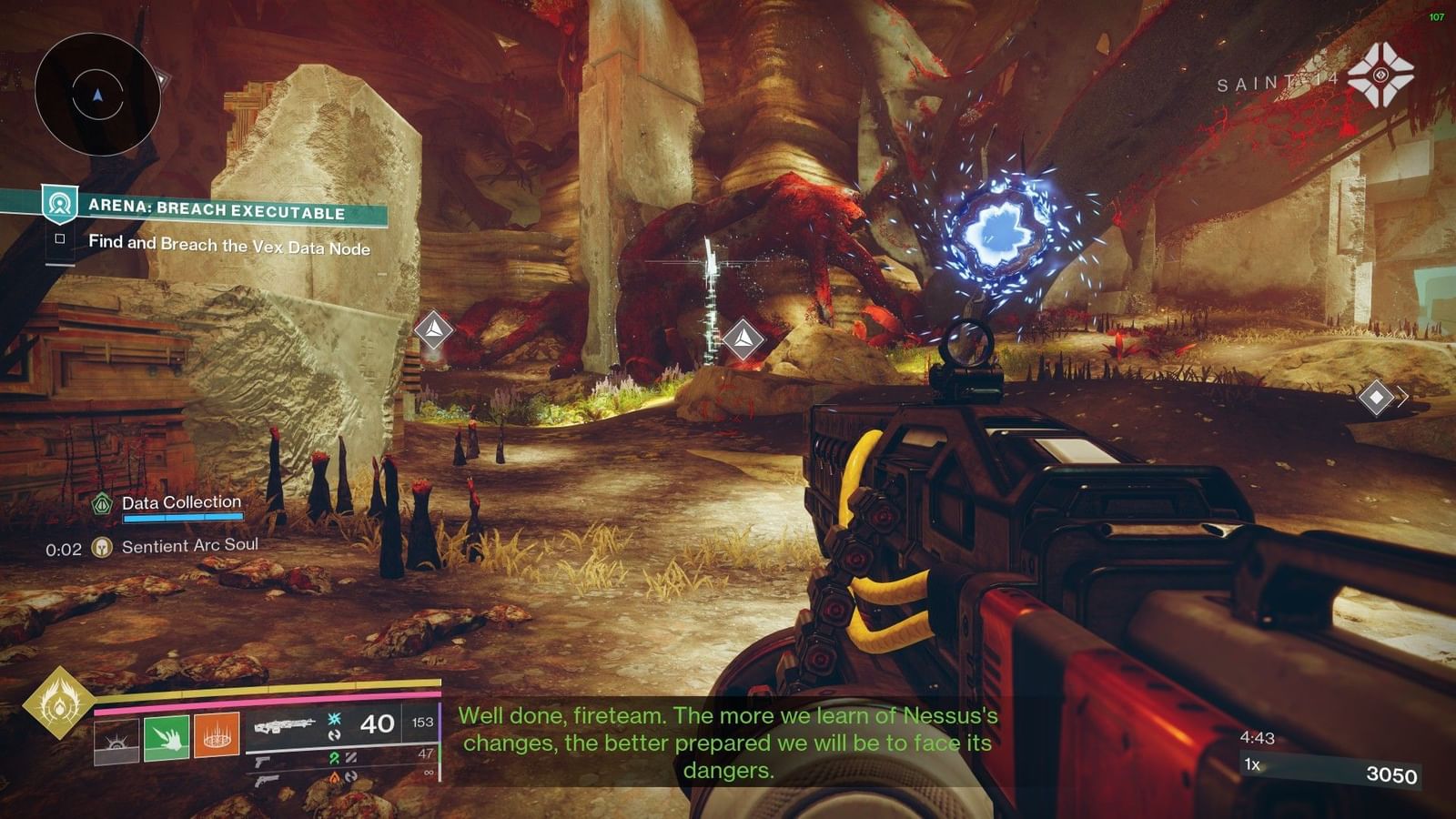Click the Data Collection tracker icon
1456x819 pixels.
point(100,502)
